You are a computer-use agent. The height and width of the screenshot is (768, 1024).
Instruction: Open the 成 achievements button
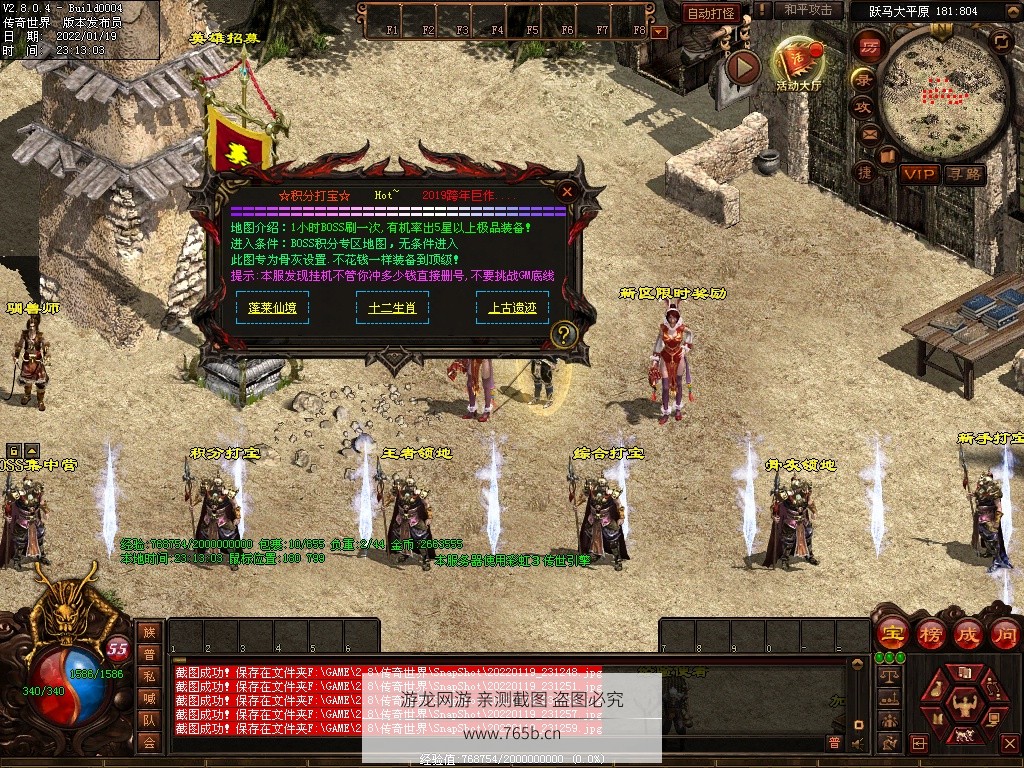click(967, 633)
